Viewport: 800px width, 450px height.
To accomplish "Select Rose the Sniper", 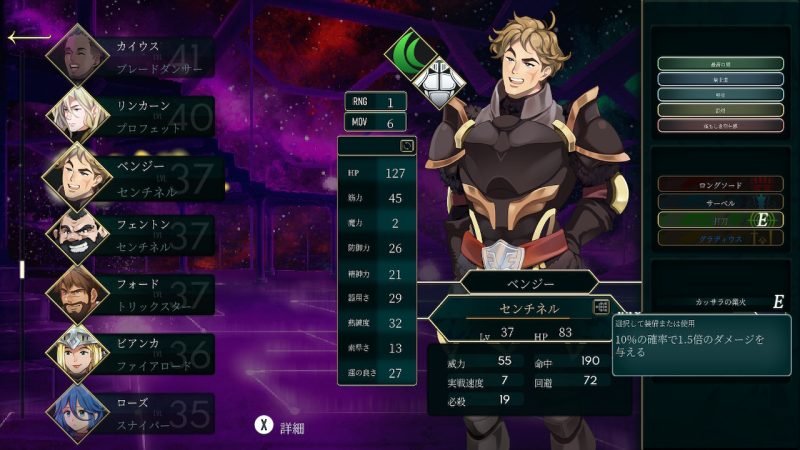I will [130, 412].
